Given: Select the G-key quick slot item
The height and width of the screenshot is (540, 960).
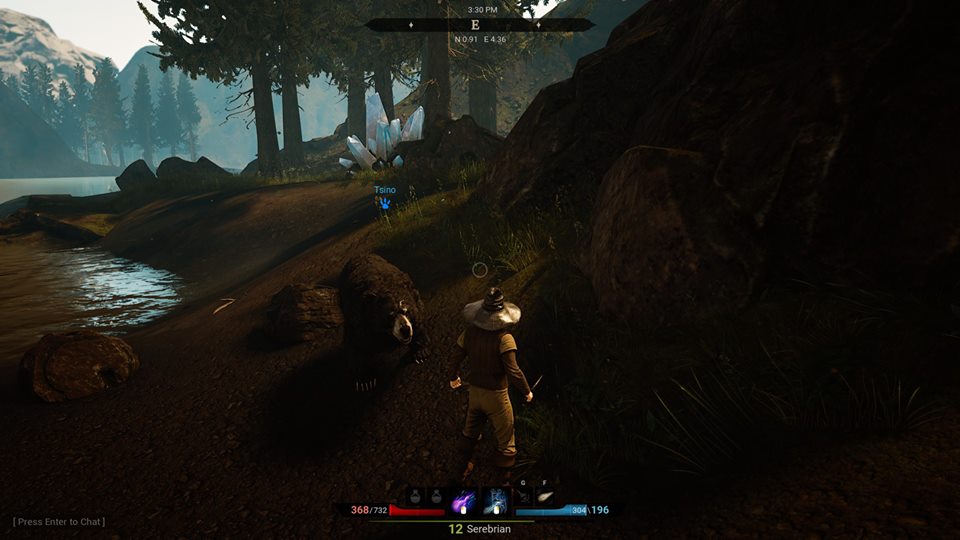Looking at the screenshot, I should click(523, 496).
